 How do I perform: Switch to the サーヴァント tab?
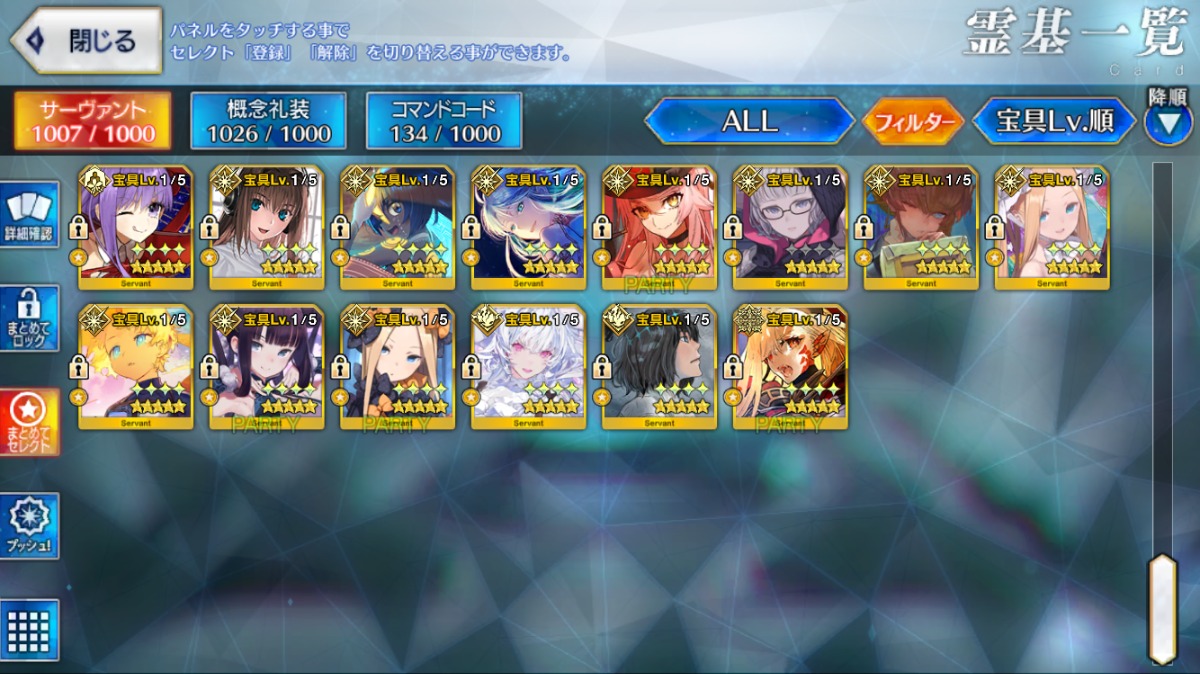coord(92,121)
